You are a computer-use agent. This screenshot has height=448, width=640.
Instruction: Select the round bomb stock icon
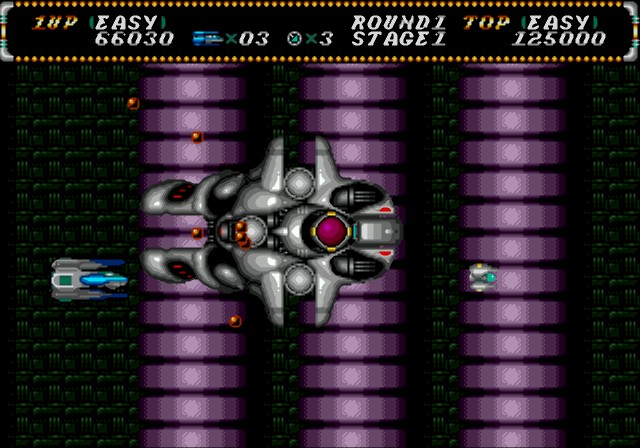coord(294,39)
